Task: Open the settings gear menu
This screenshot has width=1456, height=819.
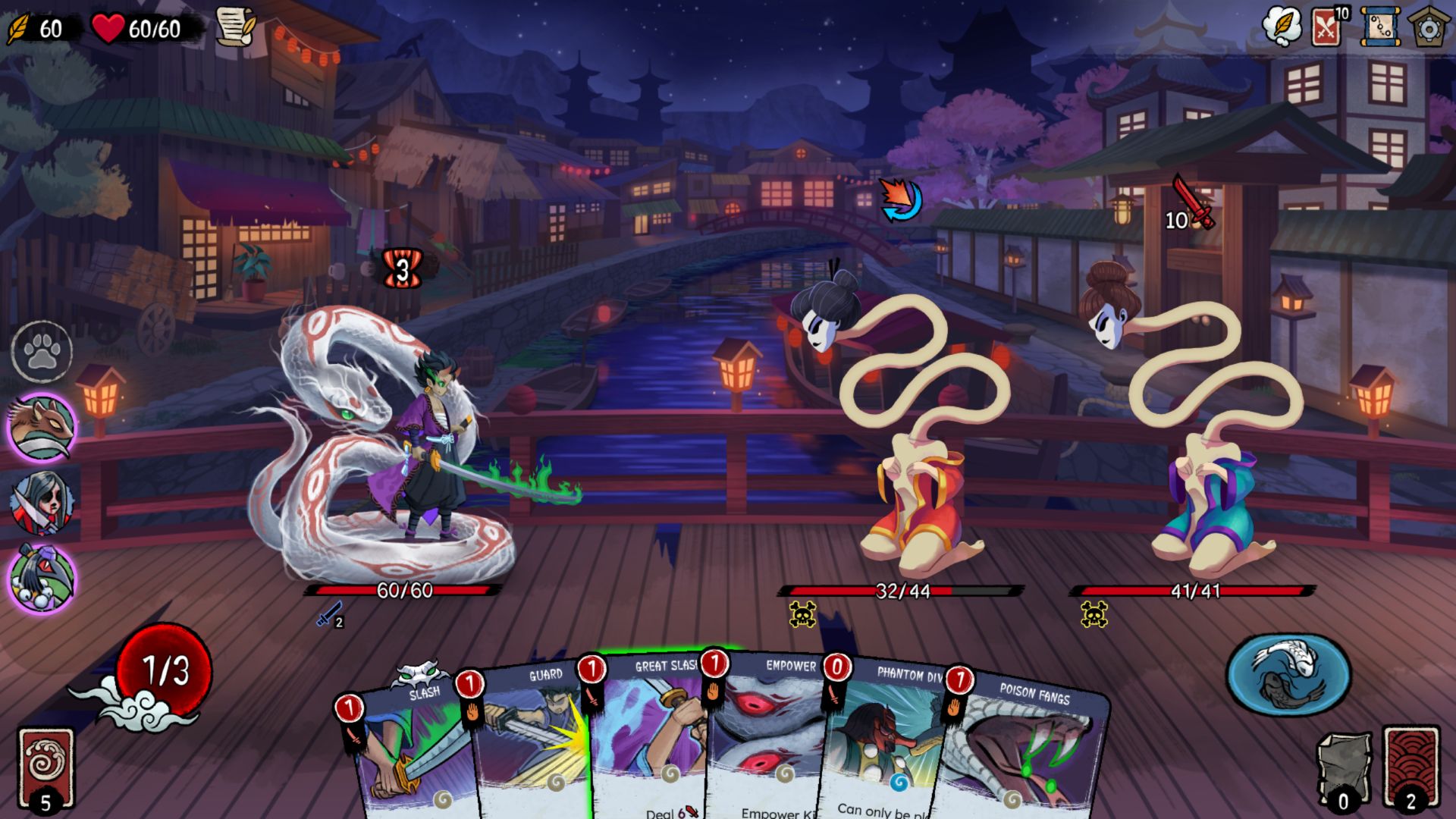Action: tap(1429, 27)
